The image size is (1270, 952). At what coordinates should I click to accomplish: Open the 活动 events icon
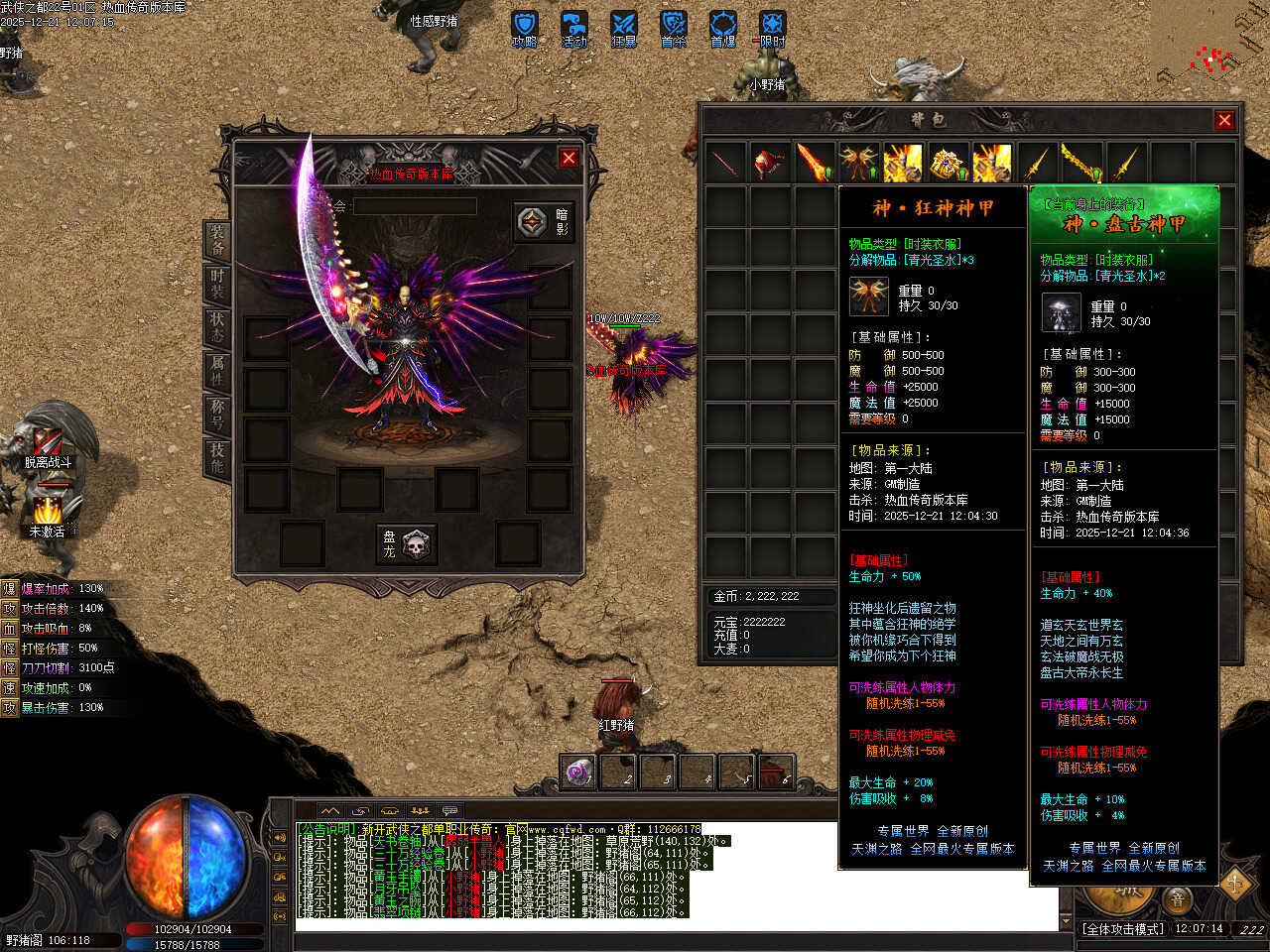point(573,28)
